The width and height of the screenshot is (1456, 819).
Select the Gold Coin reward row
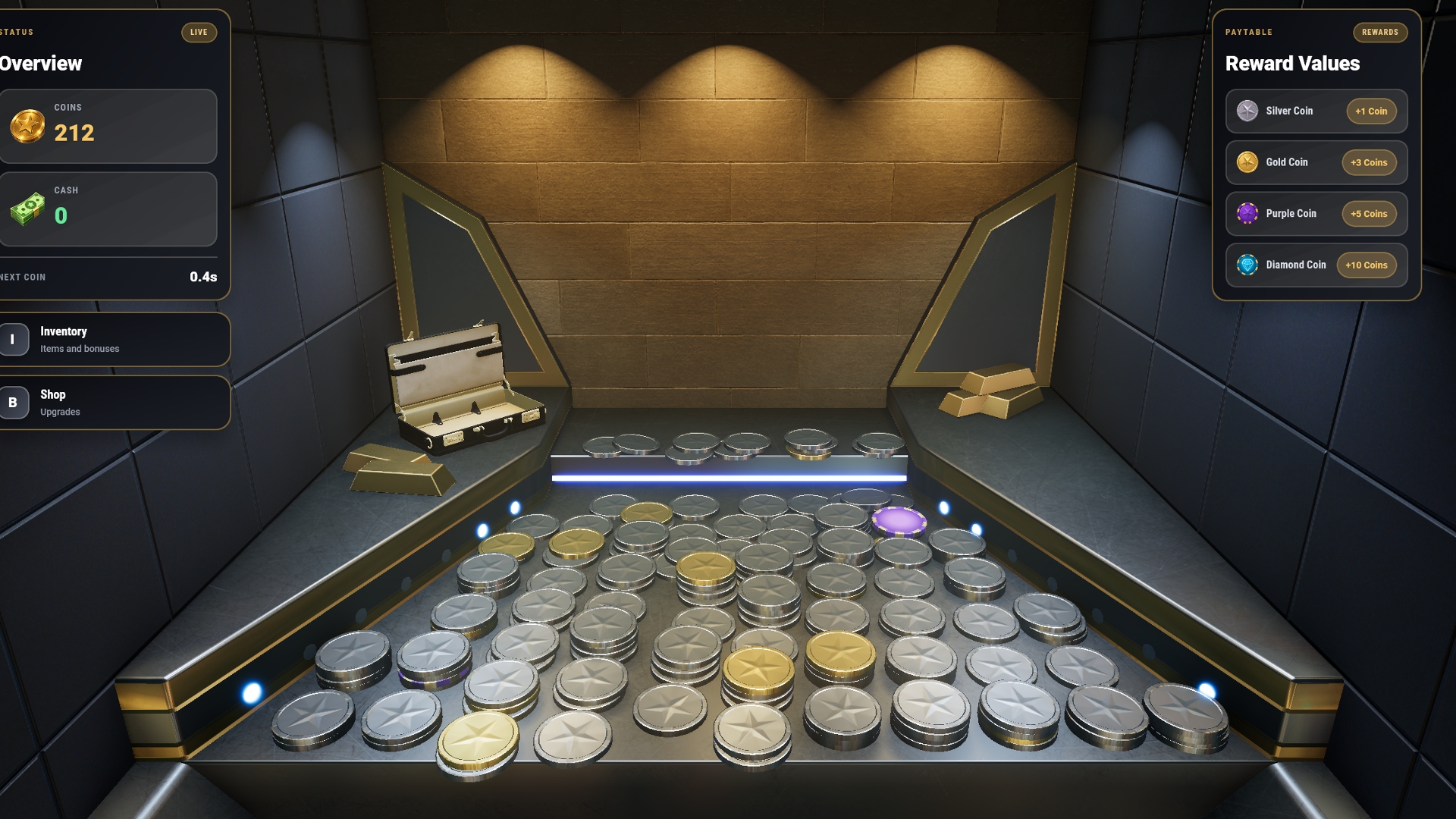[x=1316, y=162]
